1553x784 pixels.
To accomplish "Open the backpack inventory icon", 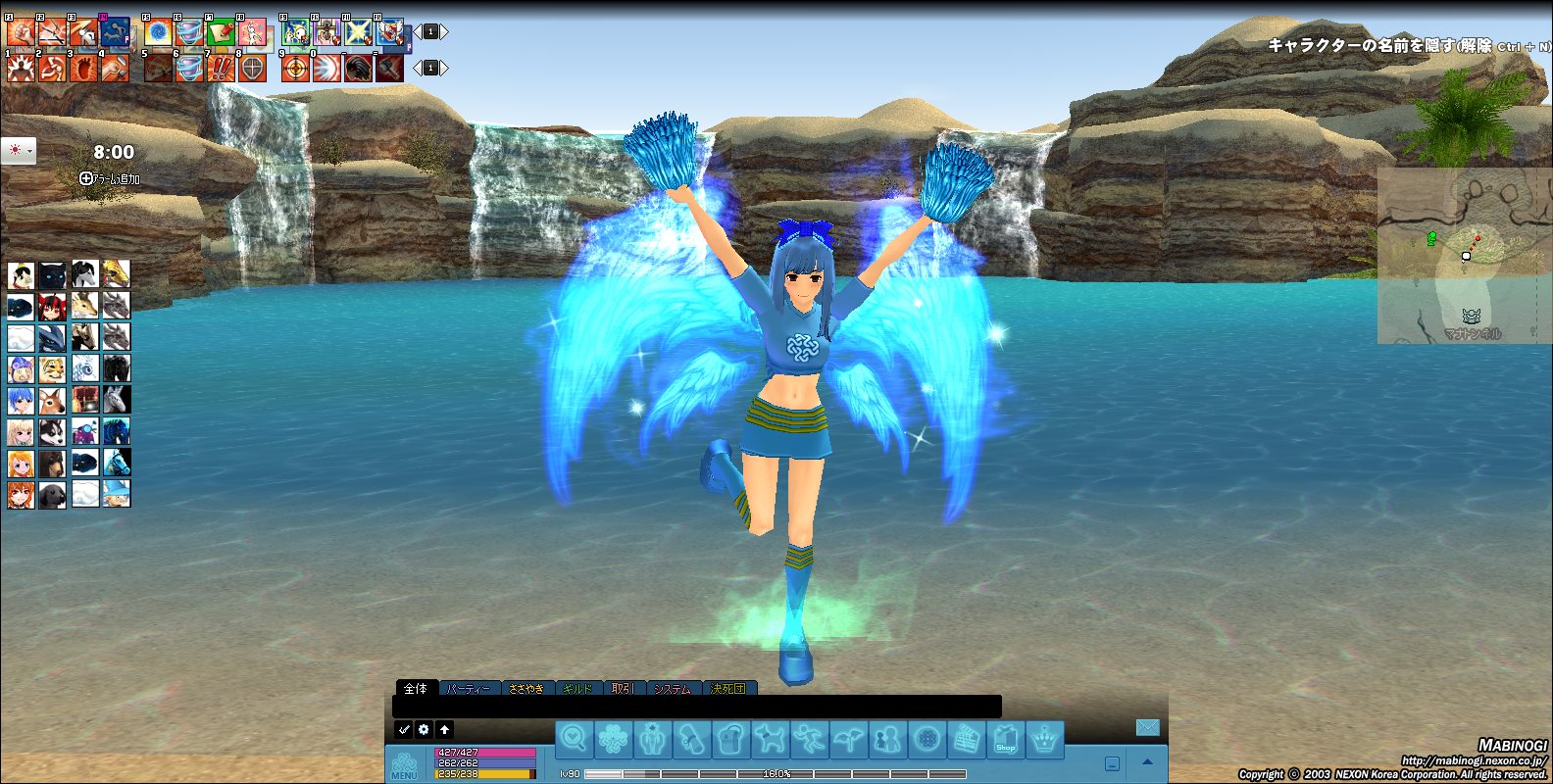I will 731,739.
